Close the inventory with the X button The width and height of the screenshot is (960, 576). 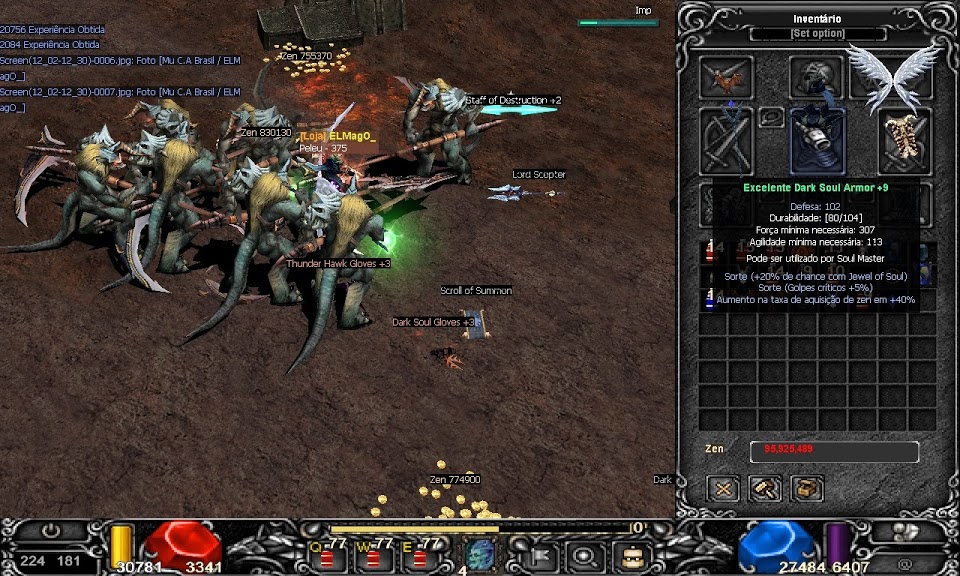point(723,489)
